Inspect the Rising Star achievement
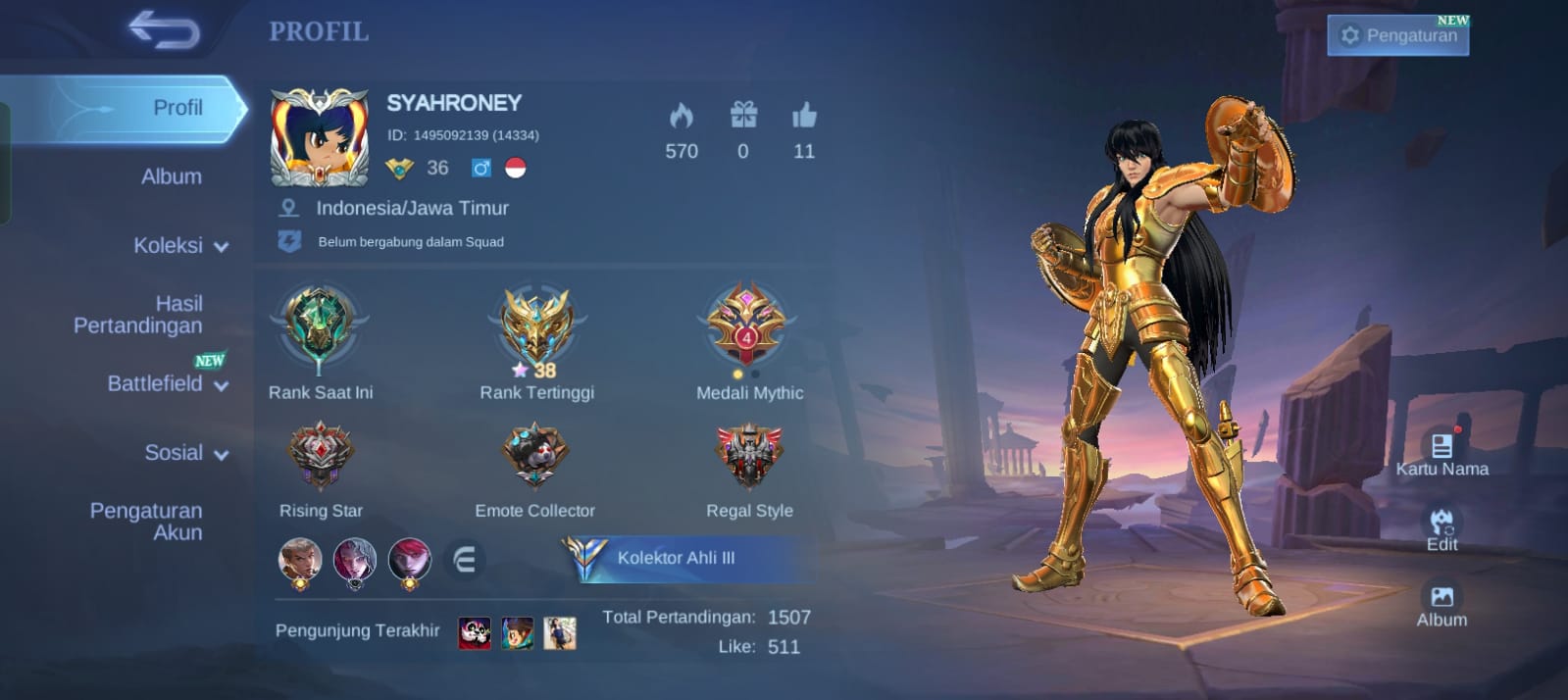Screen dimensions: 1568x700 click(x=320, y=456)
